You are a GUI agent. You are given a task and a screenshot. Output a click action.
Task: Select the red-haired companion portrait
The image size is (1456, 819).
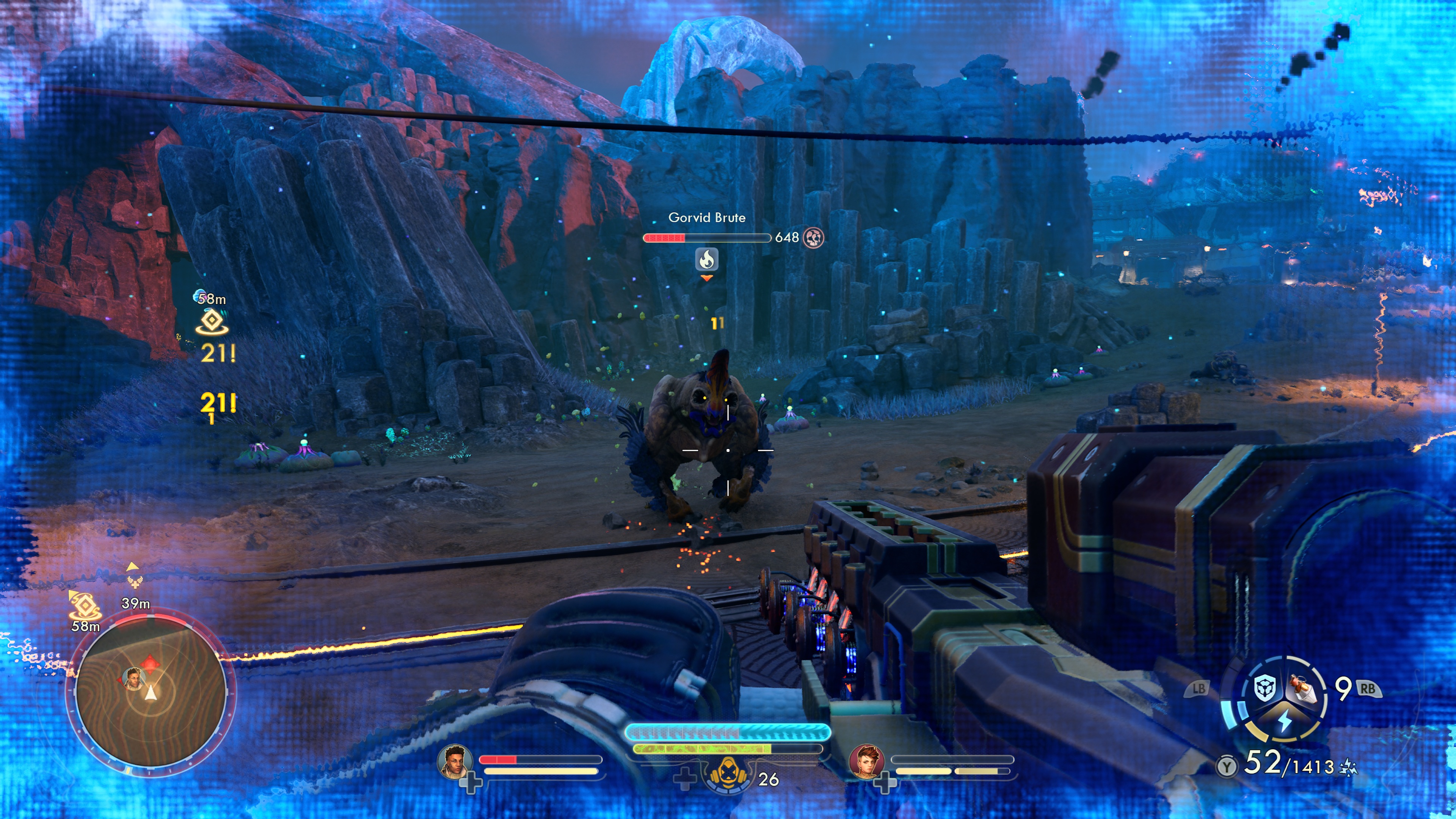pyautogui.click(x=866, y=761)
